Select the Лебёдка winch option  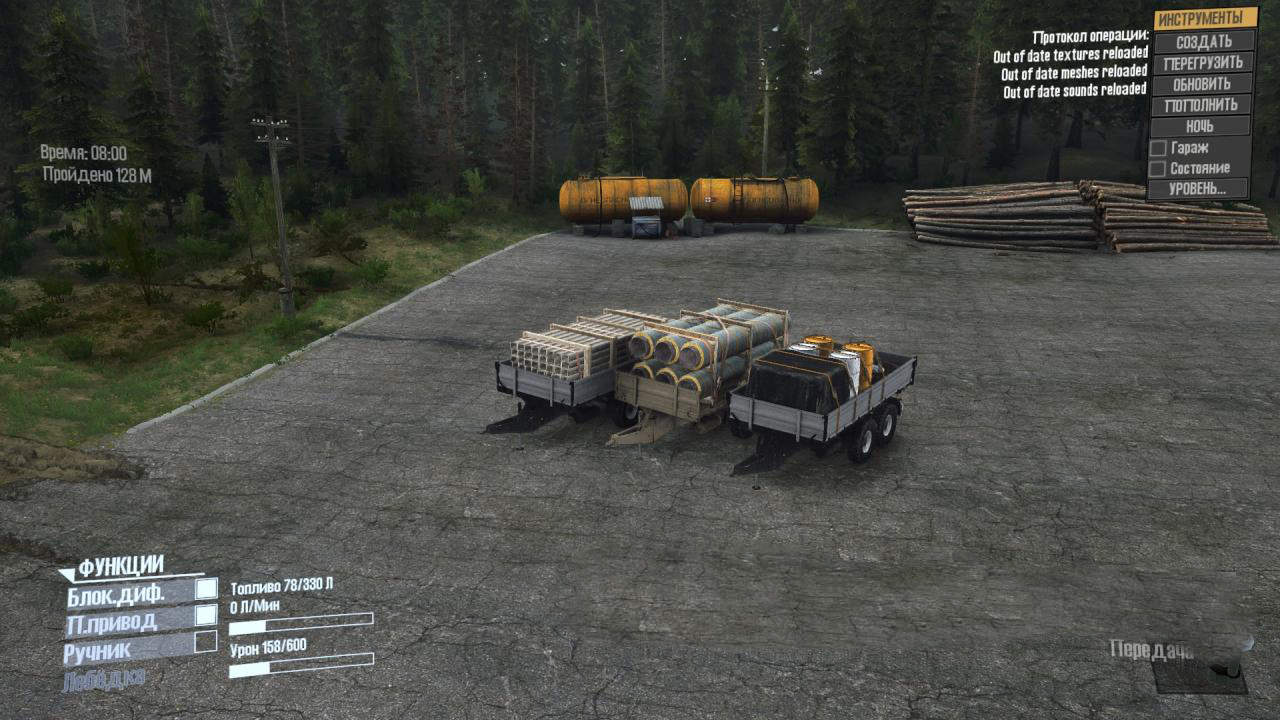[x=104, y=681]
